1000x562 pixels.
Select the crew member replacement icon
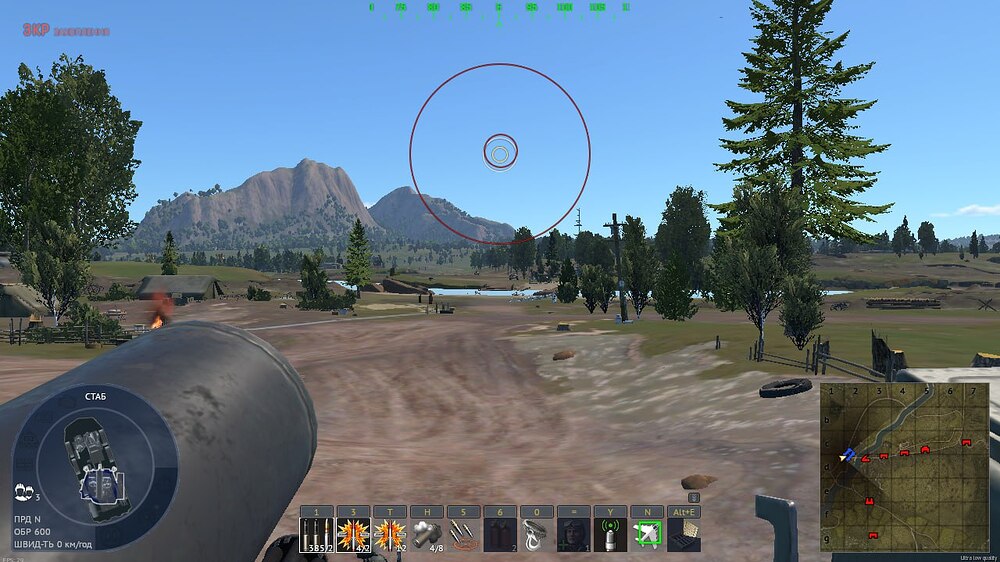(573, 535)
